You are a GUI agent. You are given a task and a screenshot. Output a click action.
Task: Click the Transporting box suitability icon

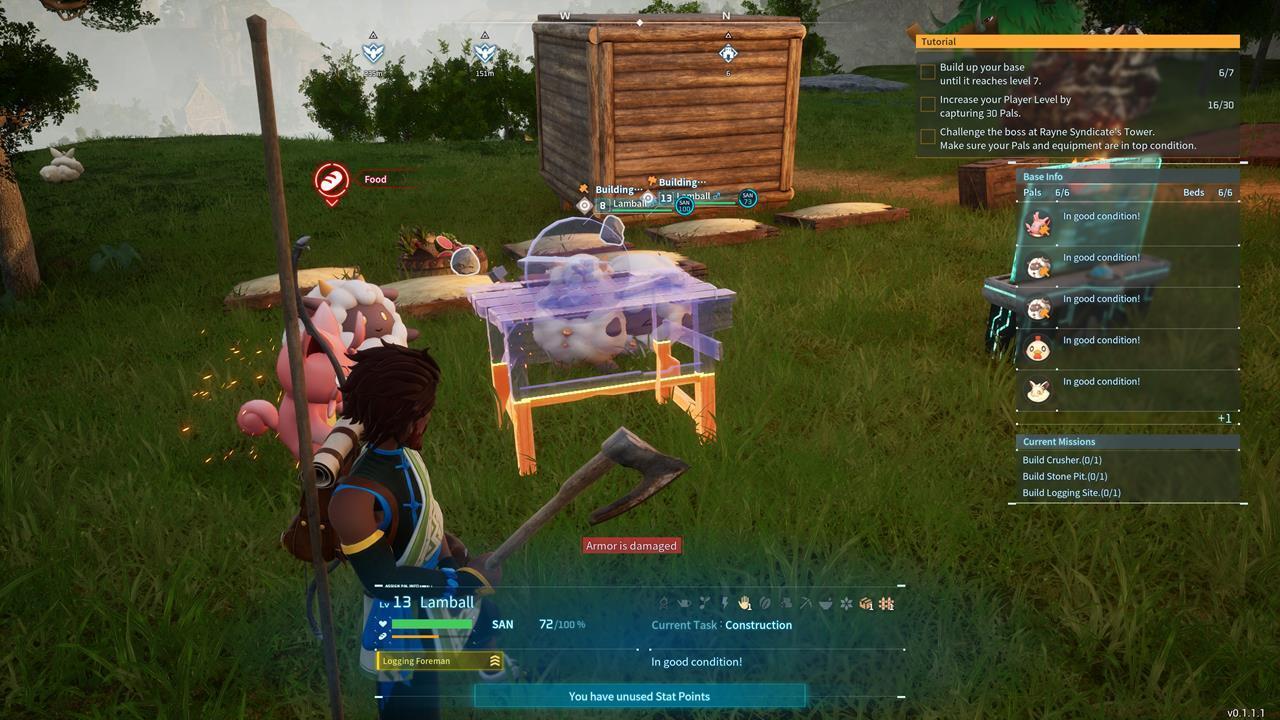[867, 603]
